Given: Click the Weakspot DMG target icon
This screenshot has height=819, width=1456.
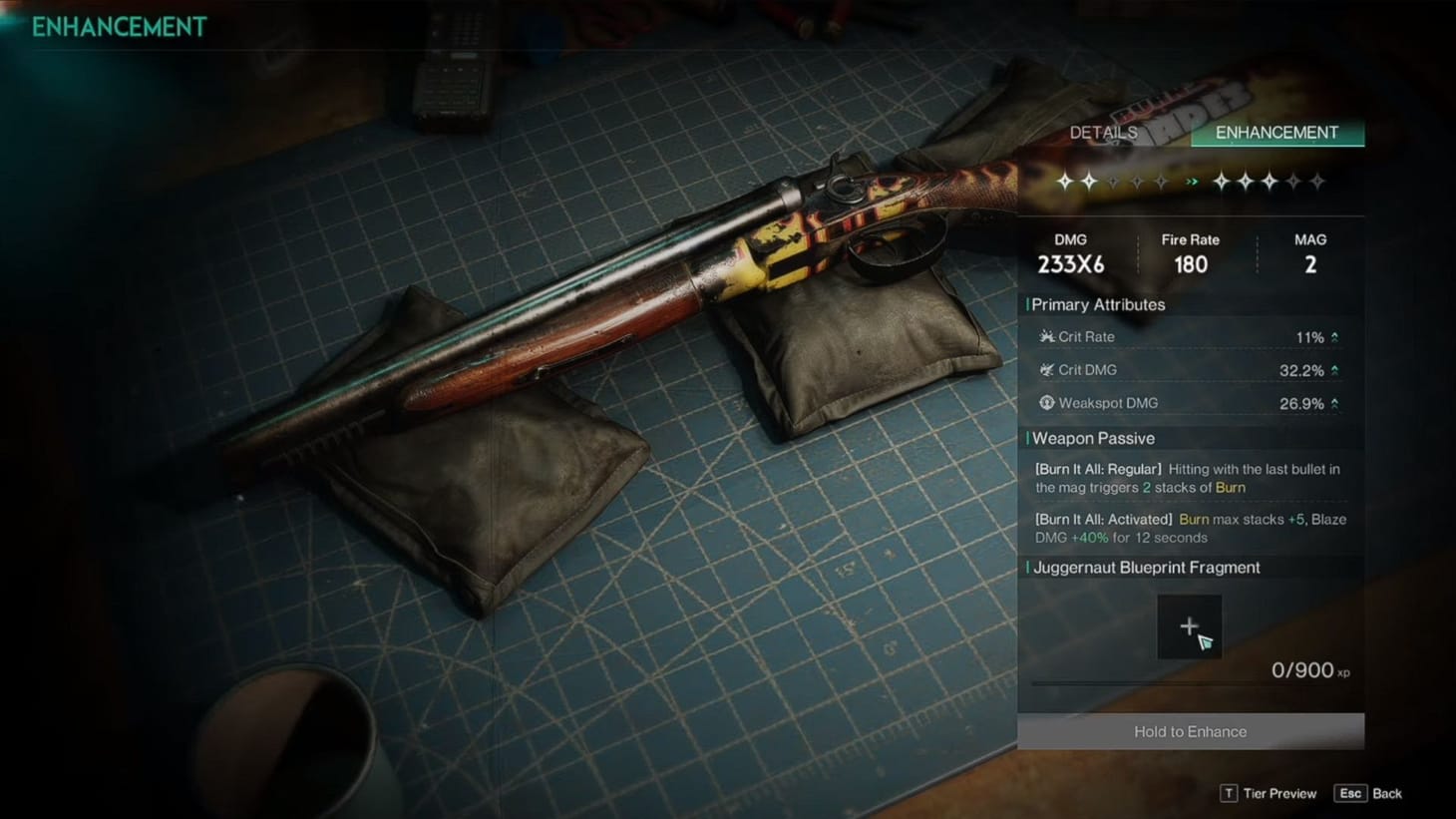Looking at the screenshot, I should (x=1045, y=403).
